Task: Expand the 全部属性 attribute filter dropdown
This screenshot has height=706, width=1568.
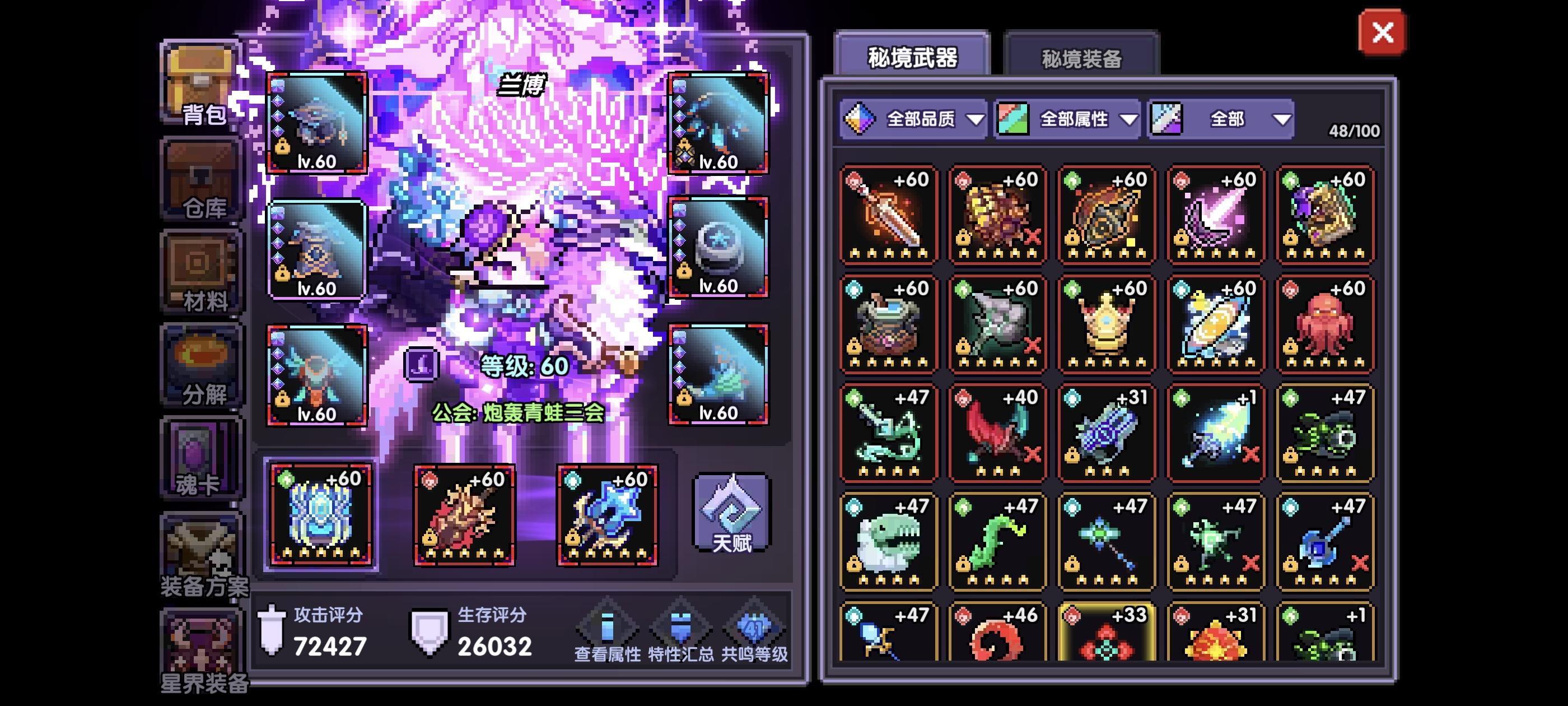Action: [x=1080, y=119]
